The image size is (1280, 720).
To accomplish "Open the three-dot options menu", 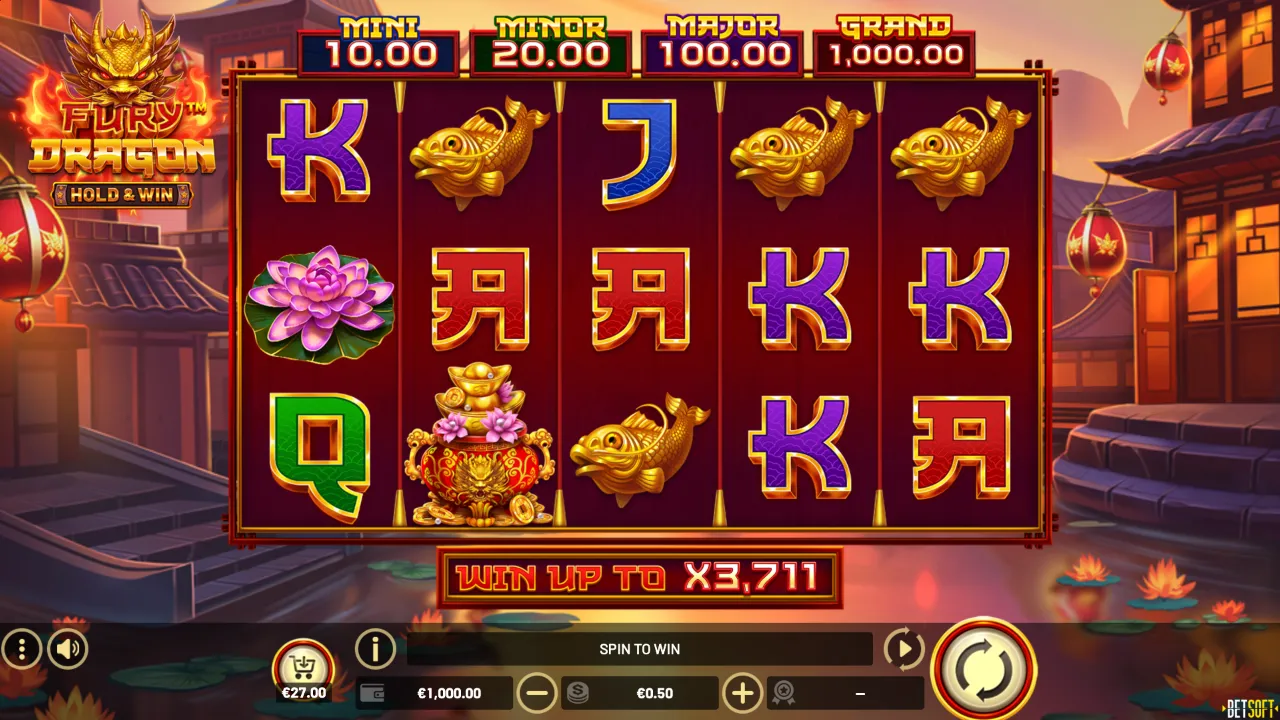I will pyautogui.click(x=20, y=649).
